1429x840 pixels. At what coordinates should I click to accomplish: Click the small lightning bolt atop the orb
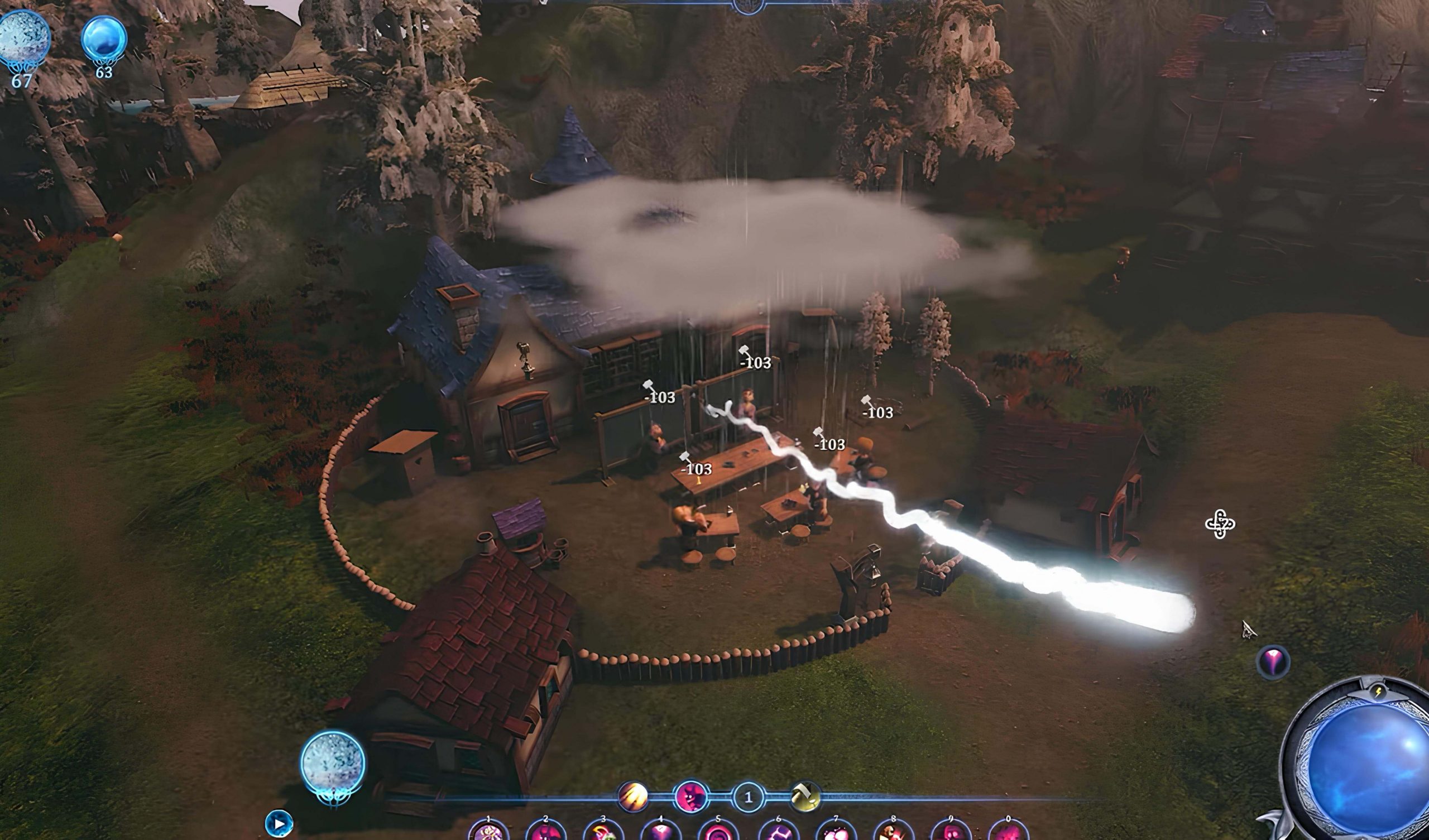1379,692
